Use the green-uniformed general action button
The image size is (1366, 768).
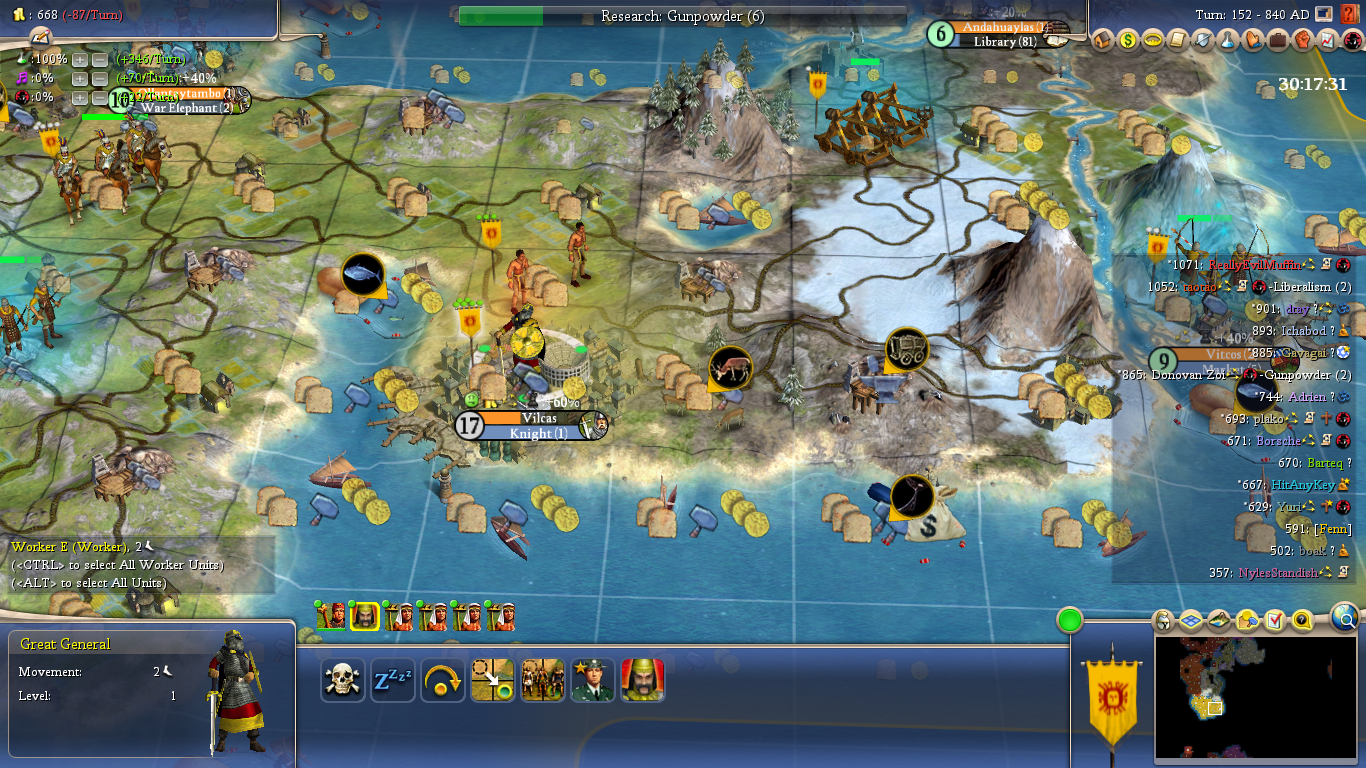click(593, 681)
